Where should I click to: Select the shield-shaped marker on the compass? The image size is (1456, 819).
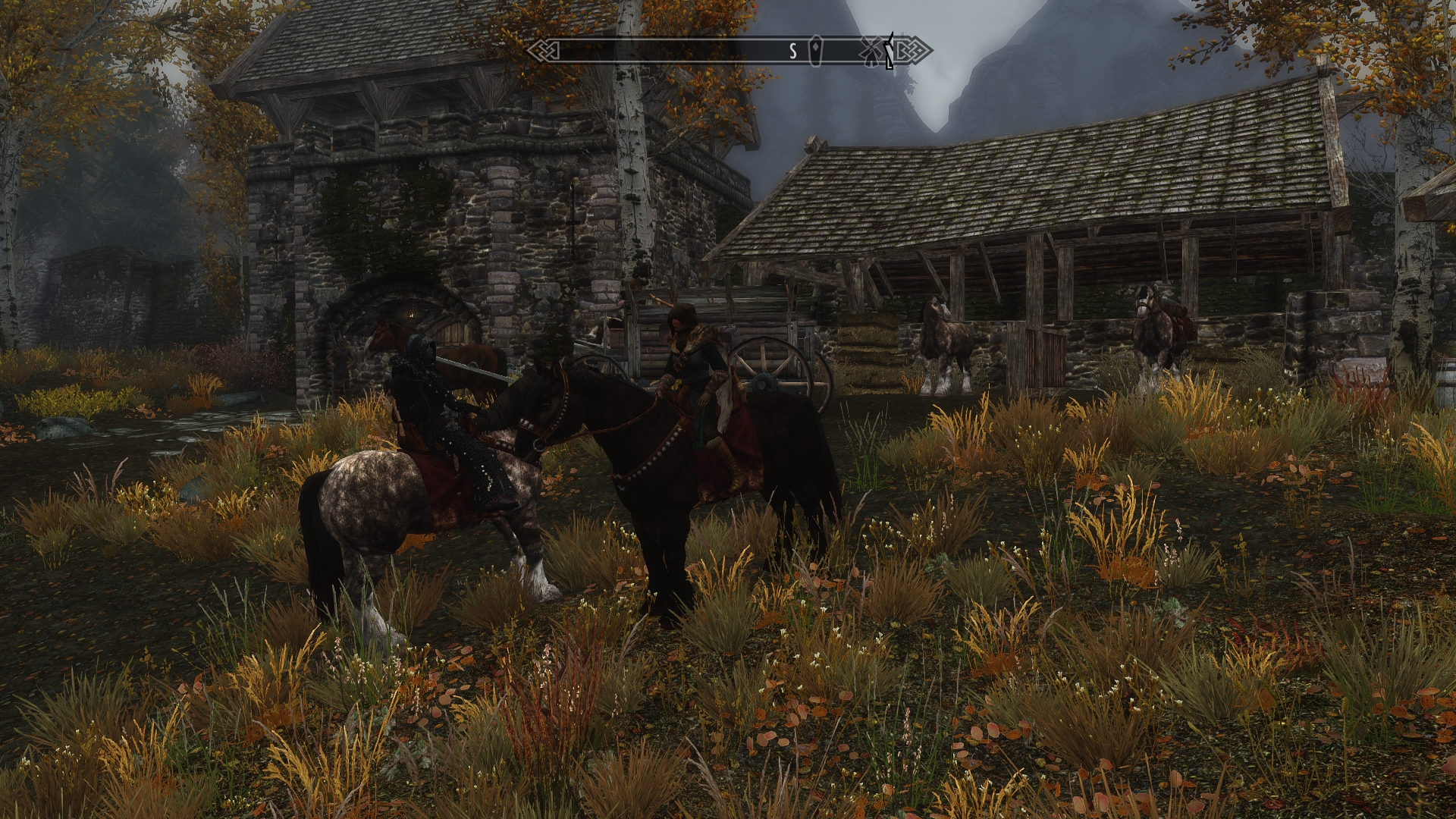point(816,51)
